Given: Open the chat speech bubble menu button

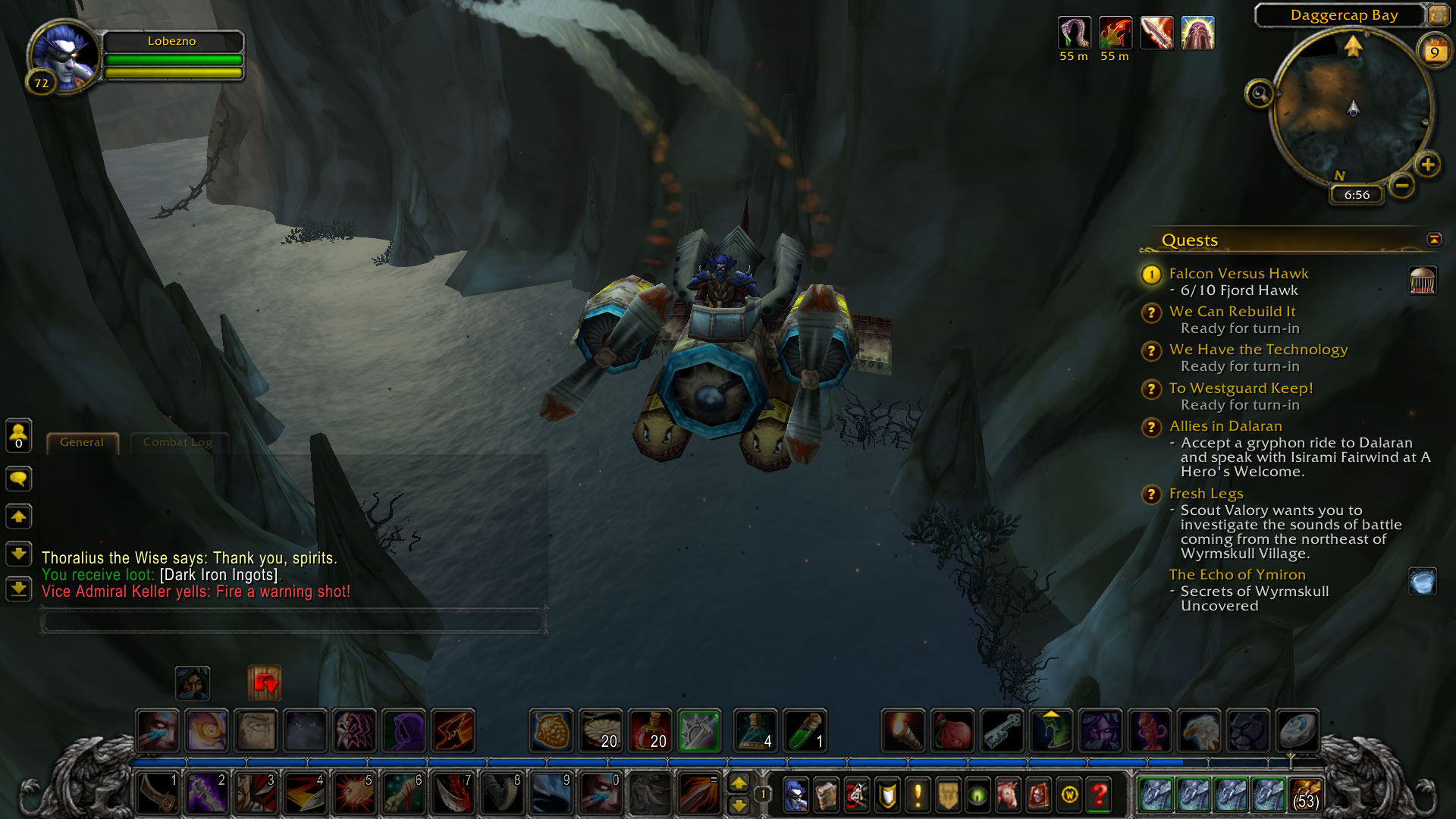Looking at the screenshot, I should click(19, 479).
